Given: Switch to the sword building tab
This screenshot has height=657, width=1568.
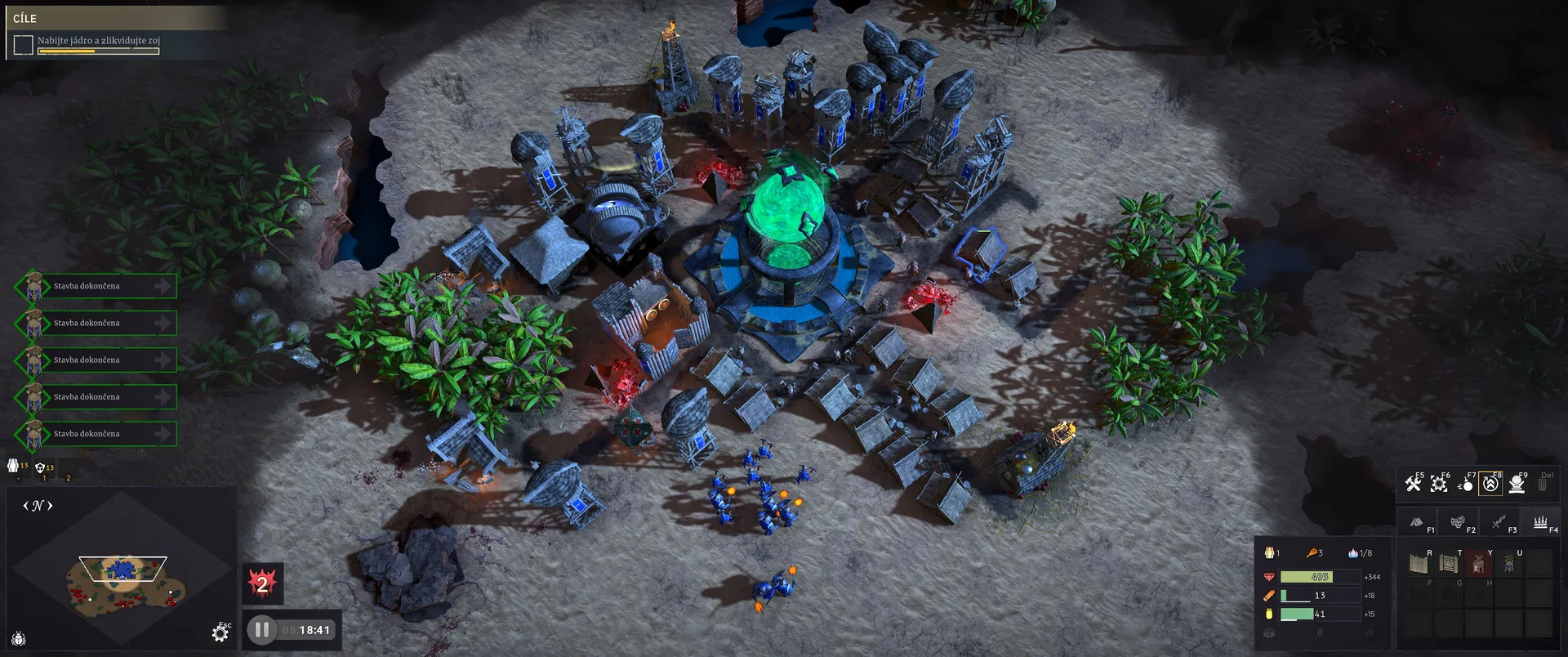Looking at the screenshot, I should click(1499, 522).
